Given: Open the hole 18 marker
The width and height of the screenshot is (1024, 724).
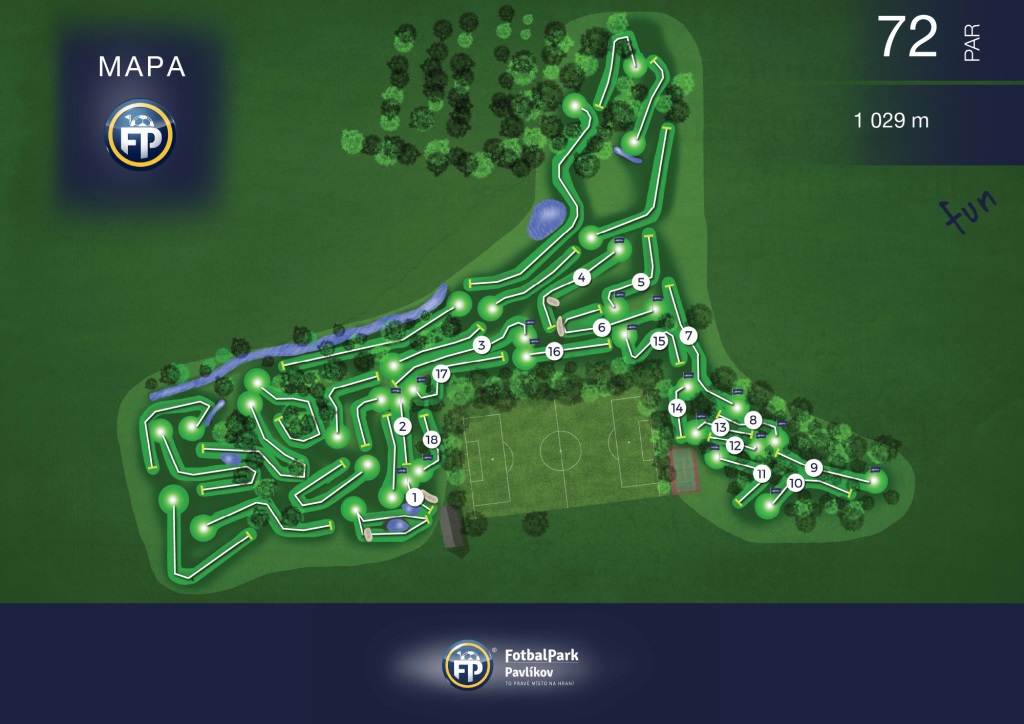Looking at the screenshot, I should pyautogui.click(x=432, y=440).
